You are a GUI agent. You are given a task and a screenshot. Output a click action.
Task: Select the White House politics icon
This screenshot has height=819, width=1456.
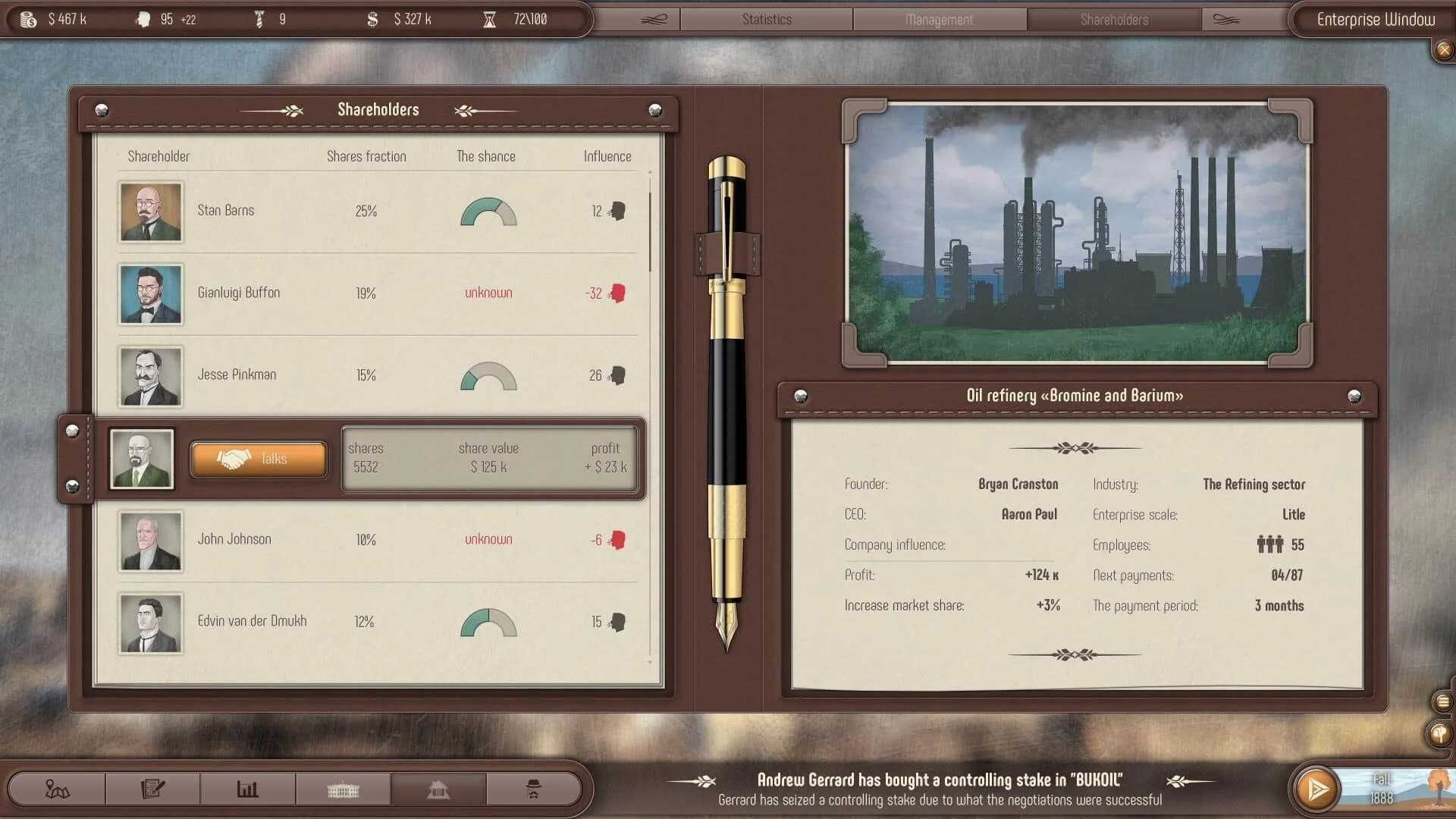[x=342, y=789]
